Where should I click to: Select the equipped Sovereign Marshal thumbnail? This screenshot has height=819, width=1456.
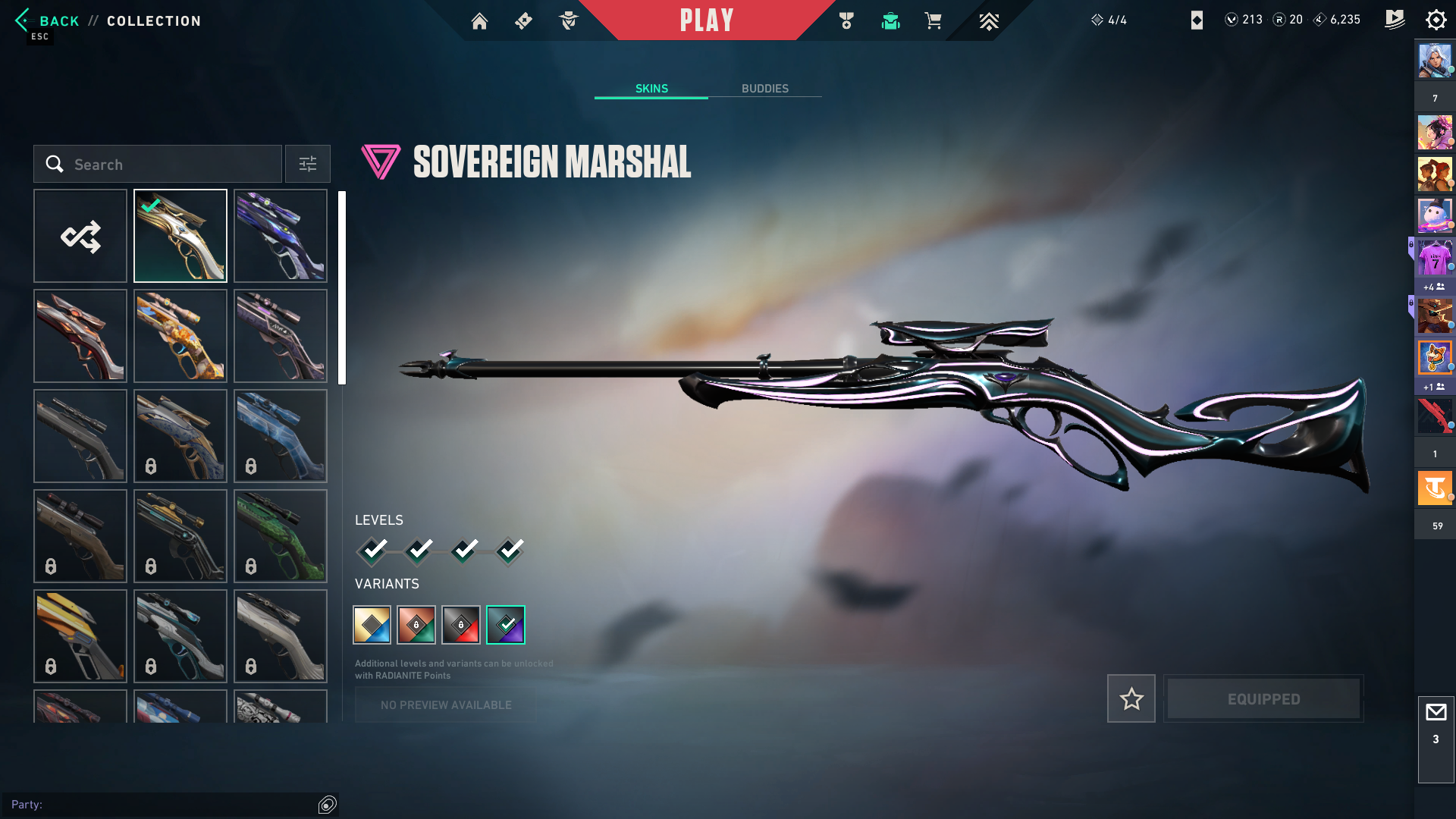[x=180, y=236]
